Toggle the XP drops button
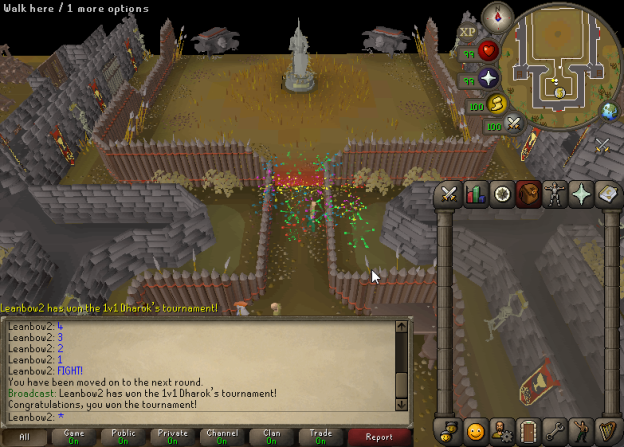Viewport: 624px width, 447px height. click(467, 32)
